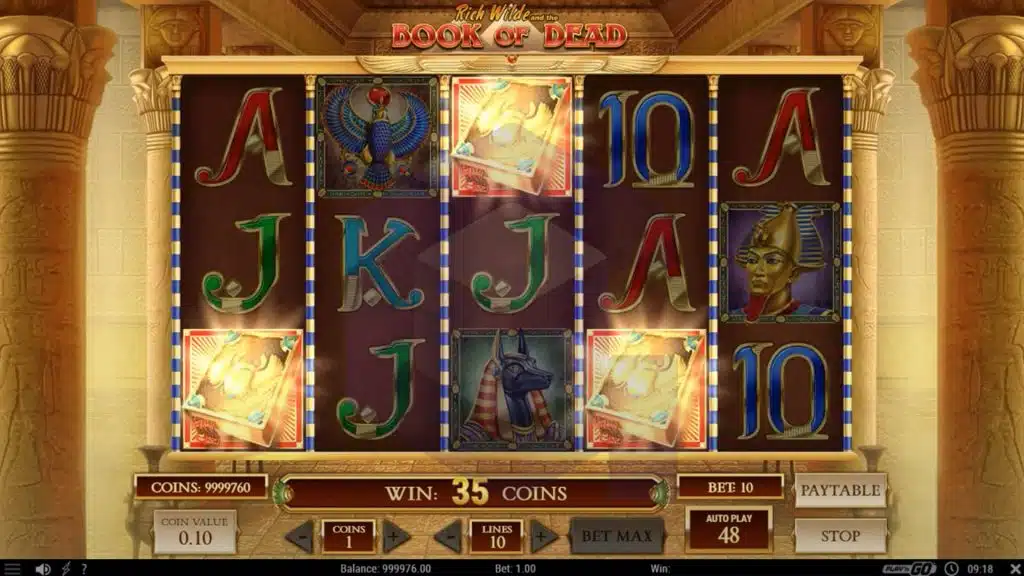Reduce the number of lines
Viewport: 1024px width, 576px height.
(447, 536)
